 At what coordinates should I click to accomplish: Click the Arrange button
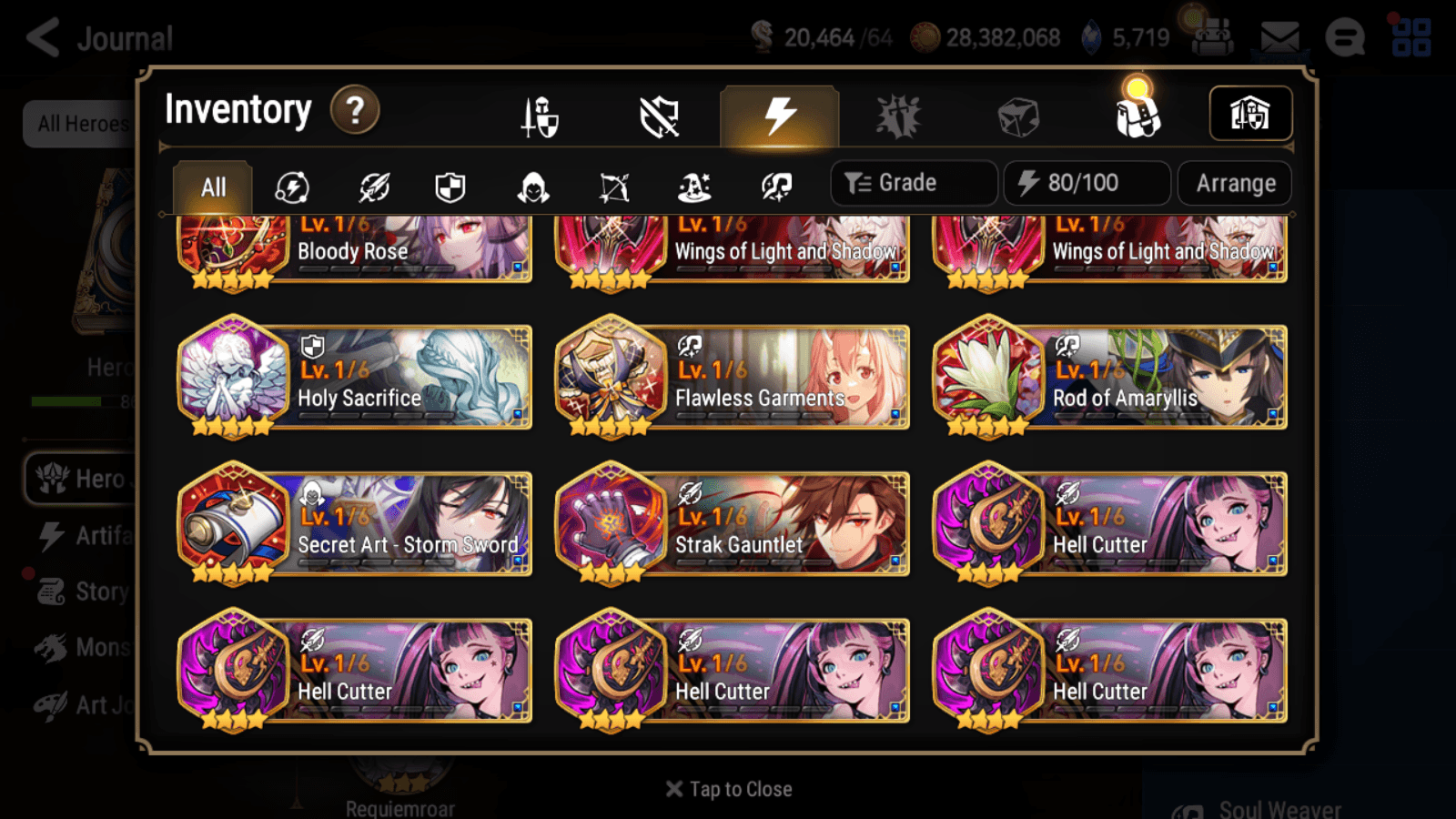coord(1234,183)
